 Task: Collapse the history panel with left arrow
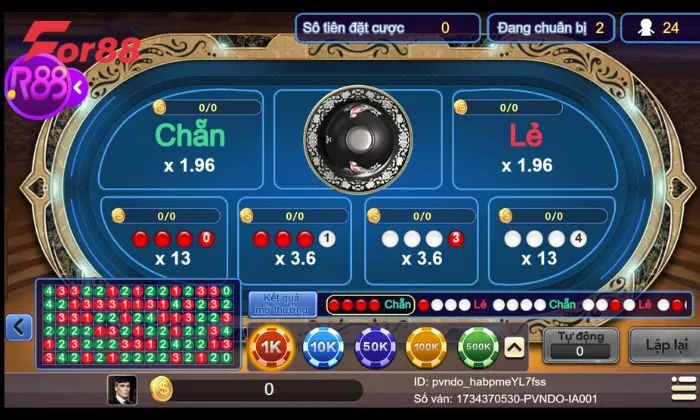click(19, 327)
